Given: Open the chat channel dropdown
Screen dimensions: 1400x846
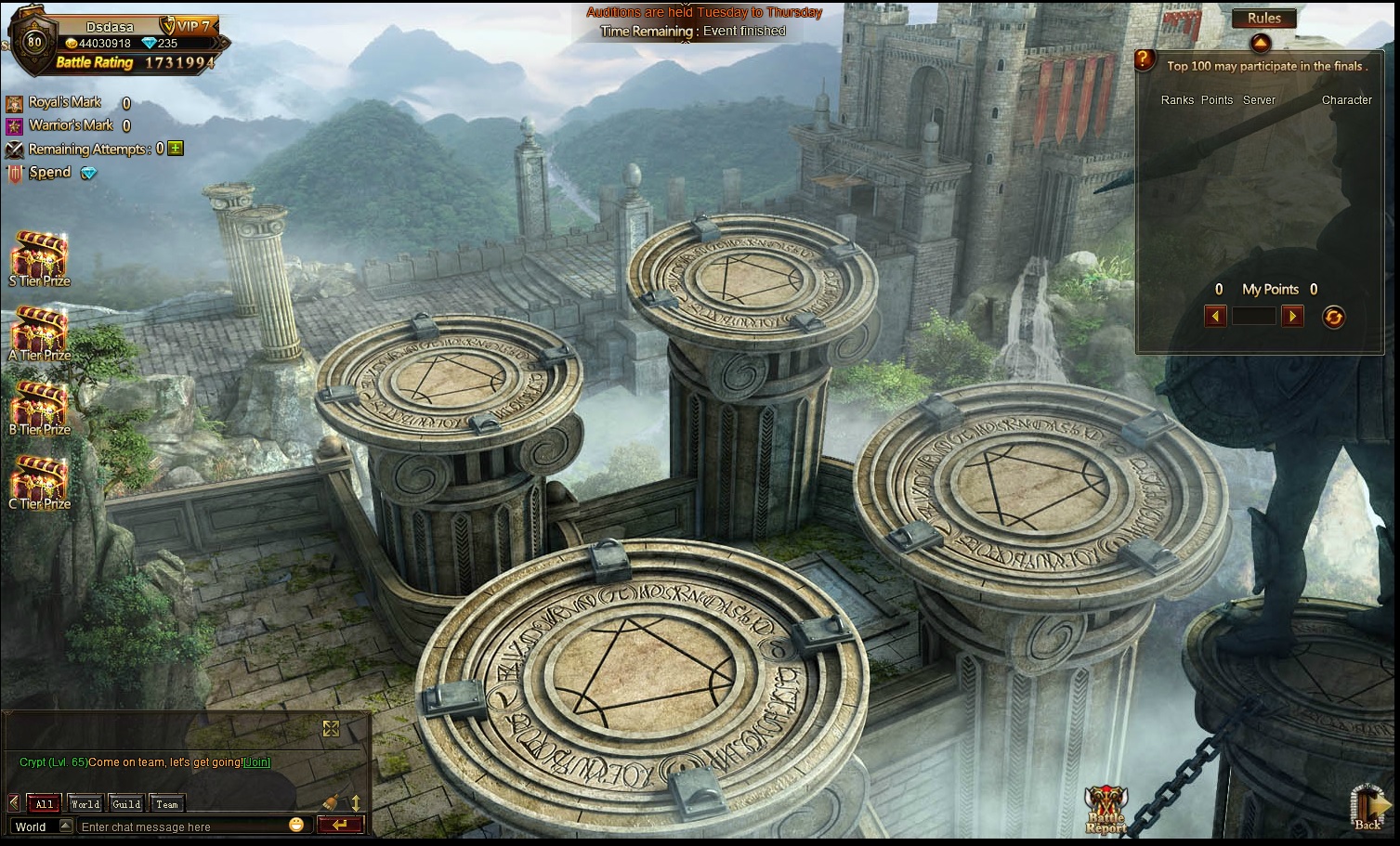Looking at the screenshot, I should (65, 826).
